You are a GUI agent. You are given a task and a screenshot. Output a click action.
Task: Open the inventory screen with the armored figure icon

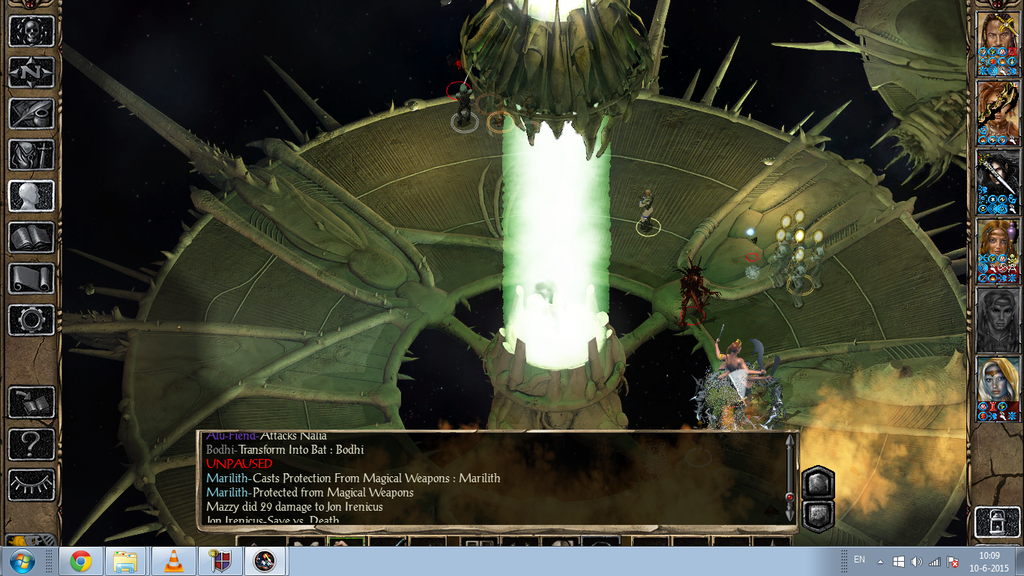tap(31, 155)
